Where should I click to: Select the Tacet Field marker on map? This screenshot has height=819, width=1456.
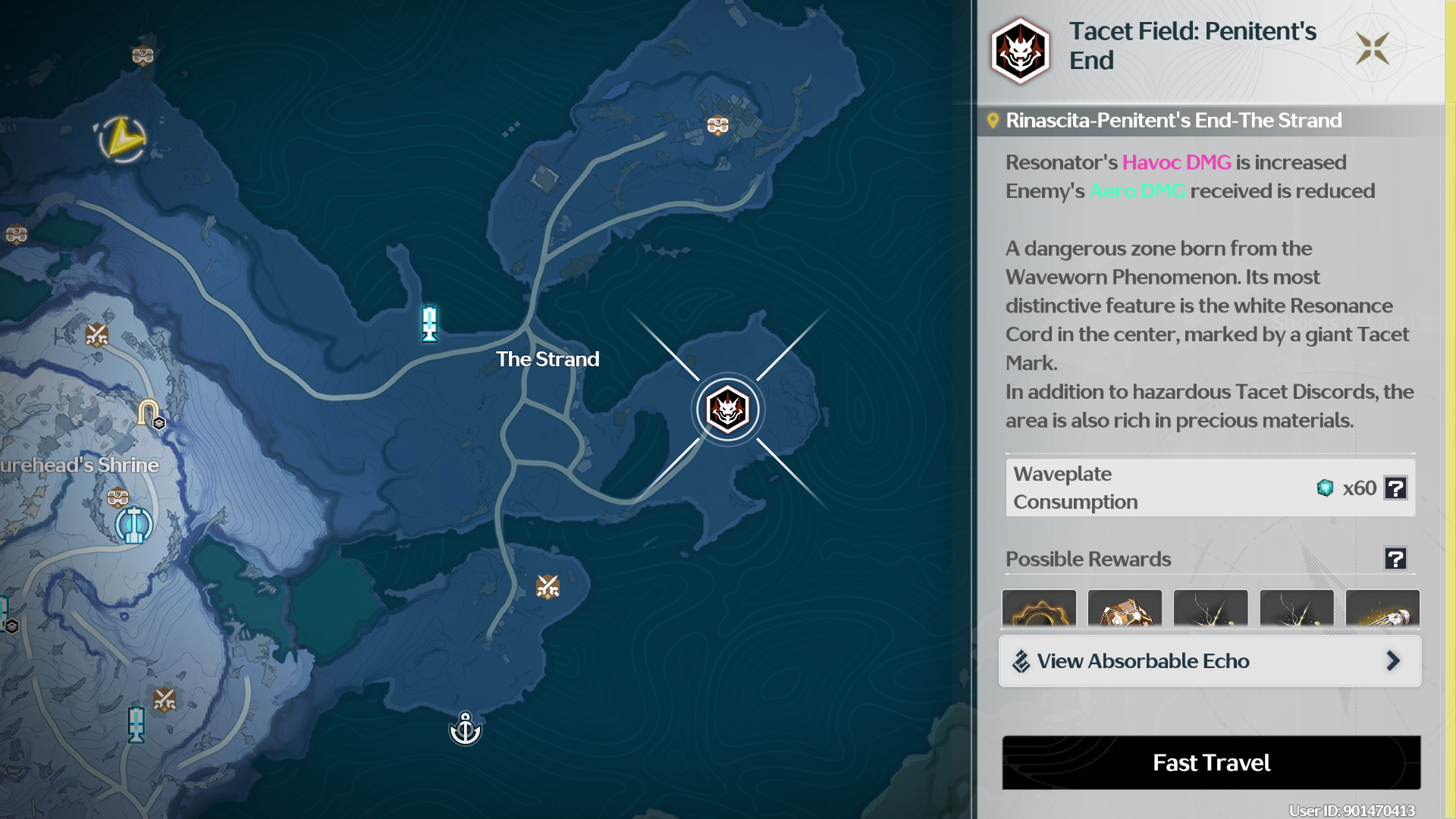tap(727, 409)
